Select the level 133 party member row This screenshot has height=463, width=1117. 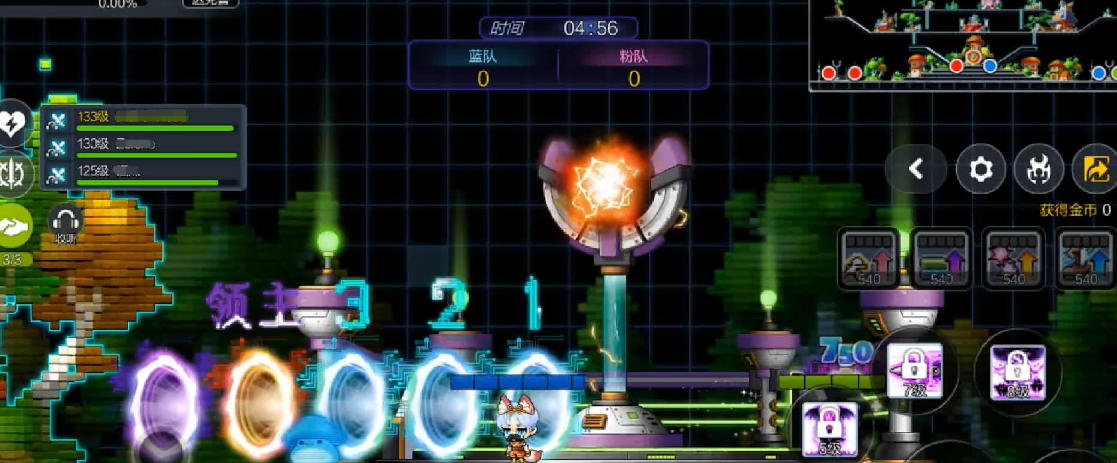[x=142, y=119]
